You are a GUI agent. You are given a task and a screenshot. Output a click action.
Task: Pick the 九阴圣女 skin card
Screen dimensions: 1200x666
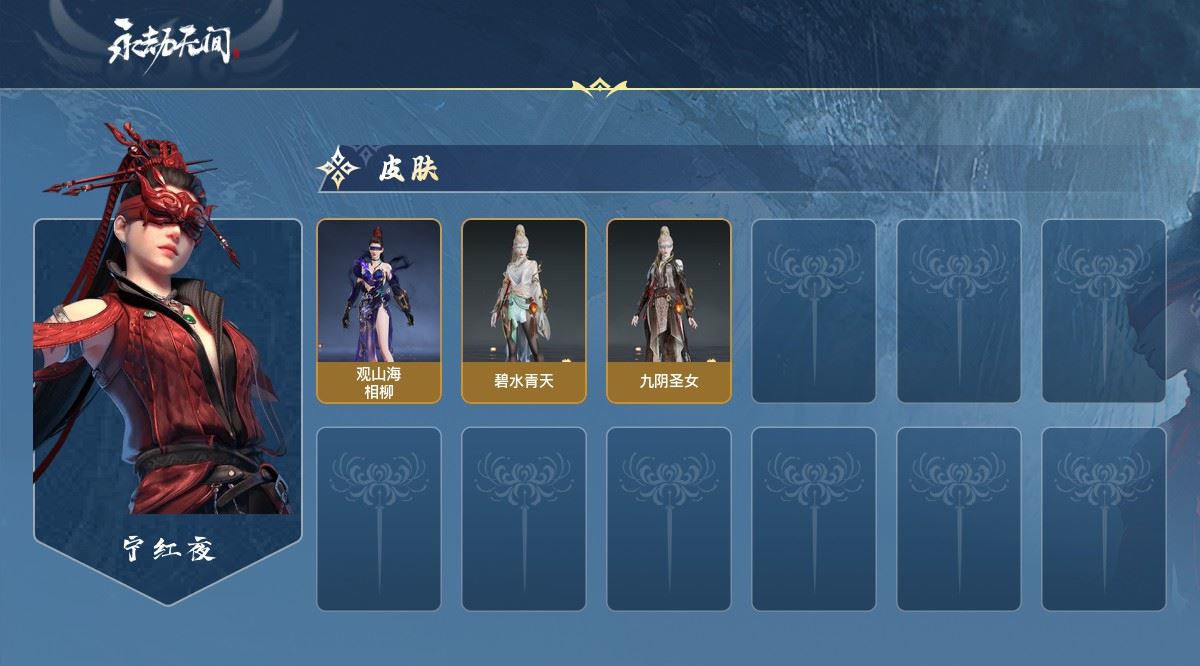point(668,310)
